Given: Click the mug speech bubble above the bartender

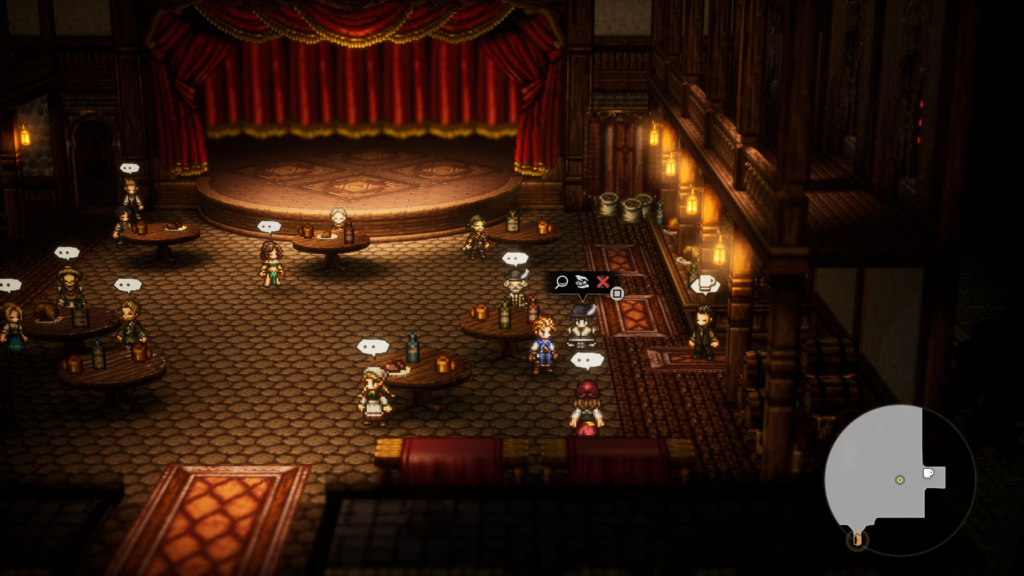Looking at the screenshot, I should click(x=705, y=284).
